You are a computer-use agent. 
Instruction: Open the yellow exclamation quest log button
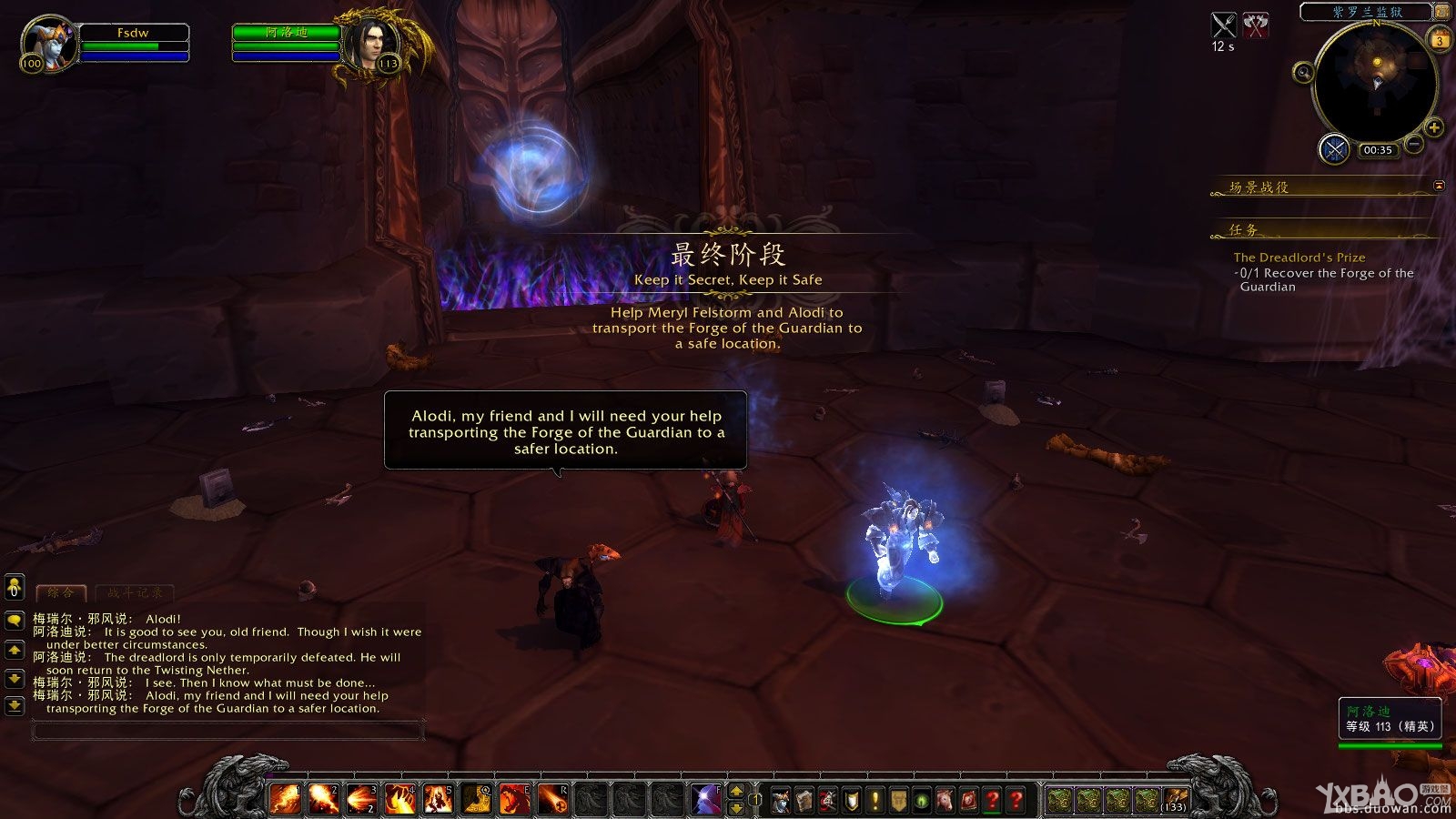click(x=875, y=800)
